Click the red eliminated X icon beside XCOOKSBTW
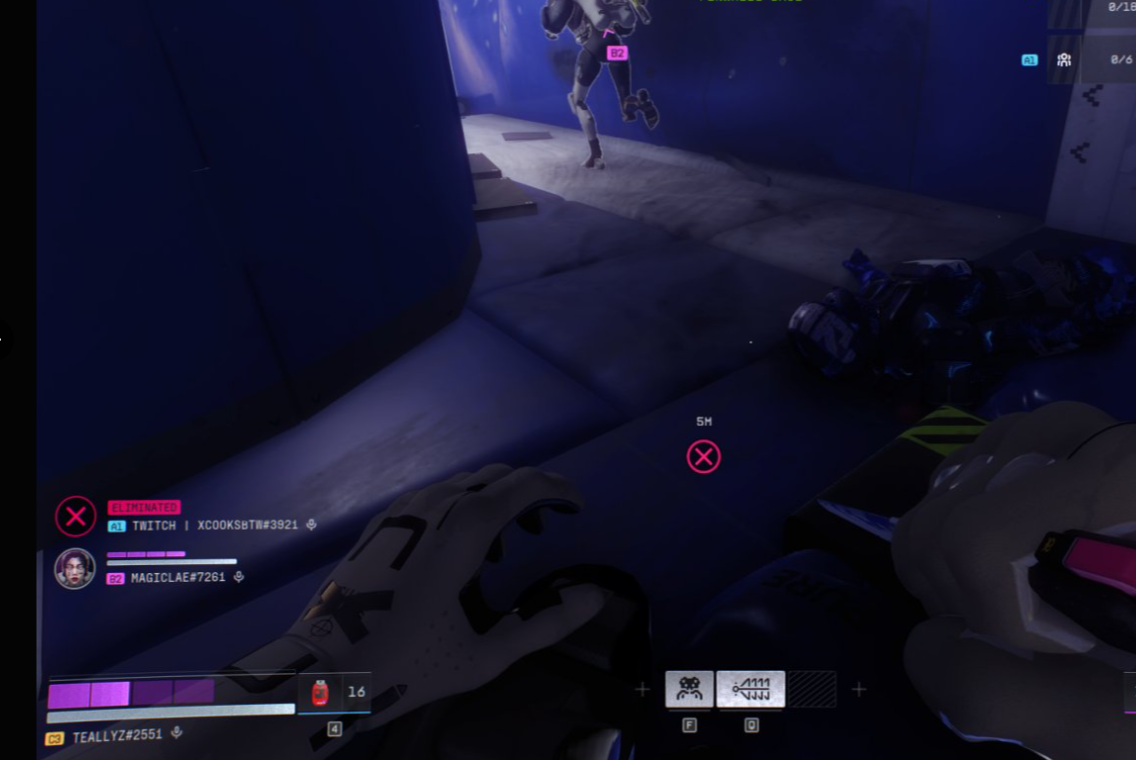Image resolution: width=1136 pixels, height=760 pixels. coord(75,517)
